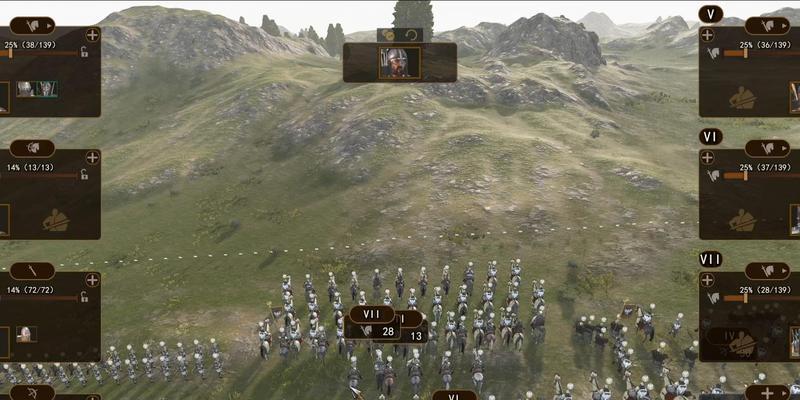Image resolution: width=800 pixels, height=400 pixels.
Task: Click the plus button on the 13/13 formation card
Action: (x=93, y=157)
